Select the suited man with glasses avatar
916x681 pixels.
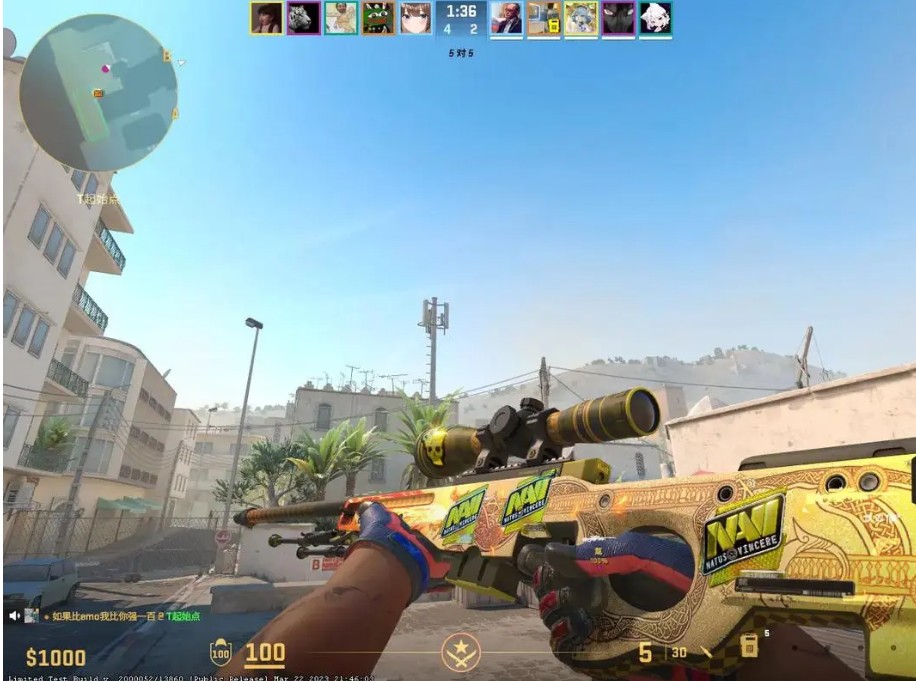click(506, 18)
